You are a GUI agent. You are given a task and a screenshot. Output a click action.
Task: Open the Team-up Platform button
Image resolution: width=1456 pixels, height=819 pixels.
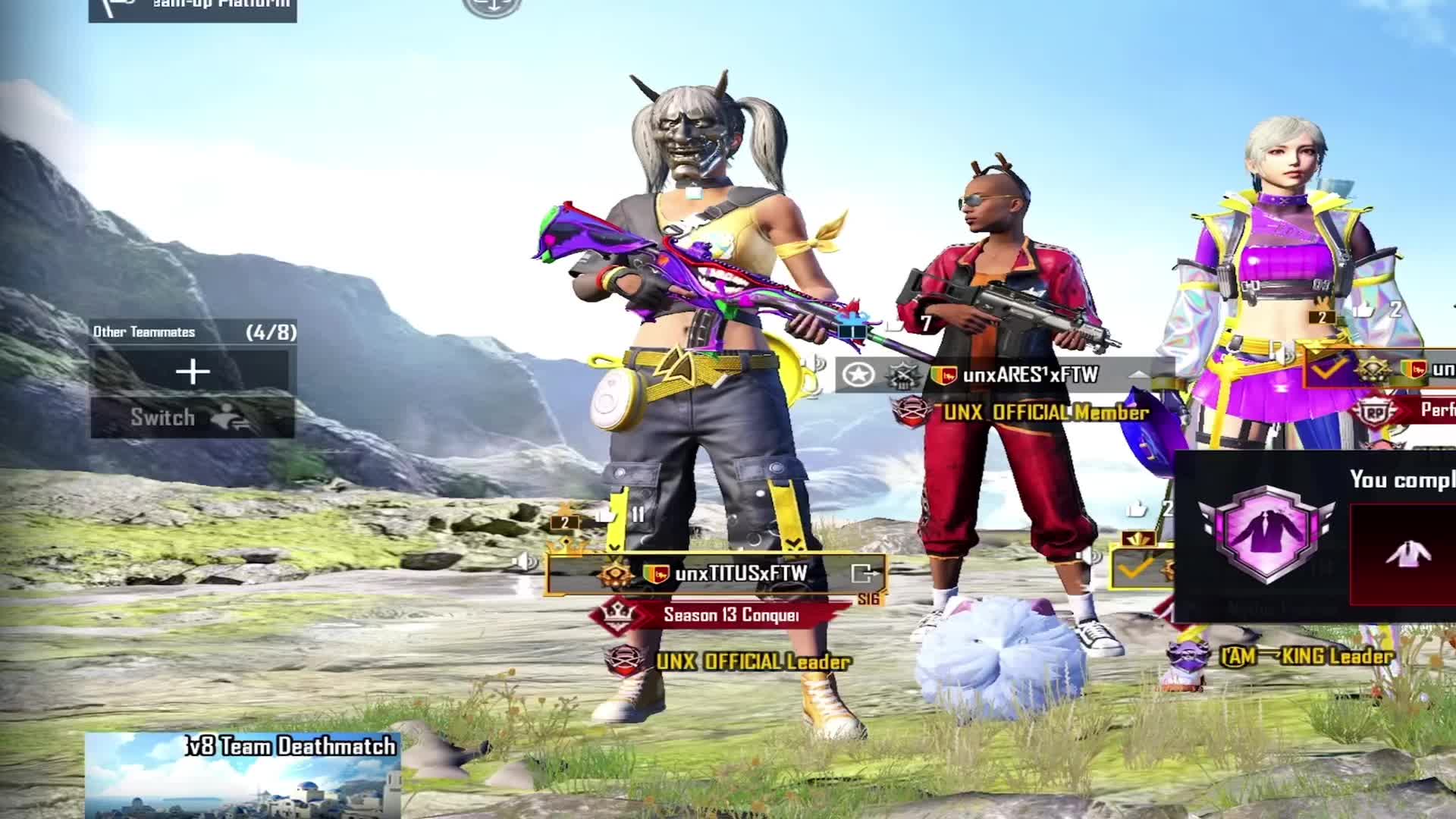tap(193, 8)
